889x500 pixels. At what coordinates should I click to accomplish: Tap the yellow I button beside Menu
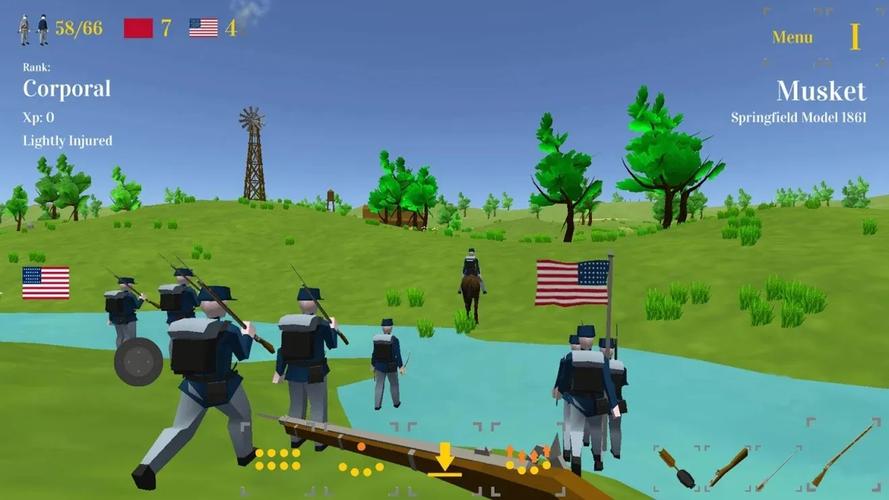point(855,37)
